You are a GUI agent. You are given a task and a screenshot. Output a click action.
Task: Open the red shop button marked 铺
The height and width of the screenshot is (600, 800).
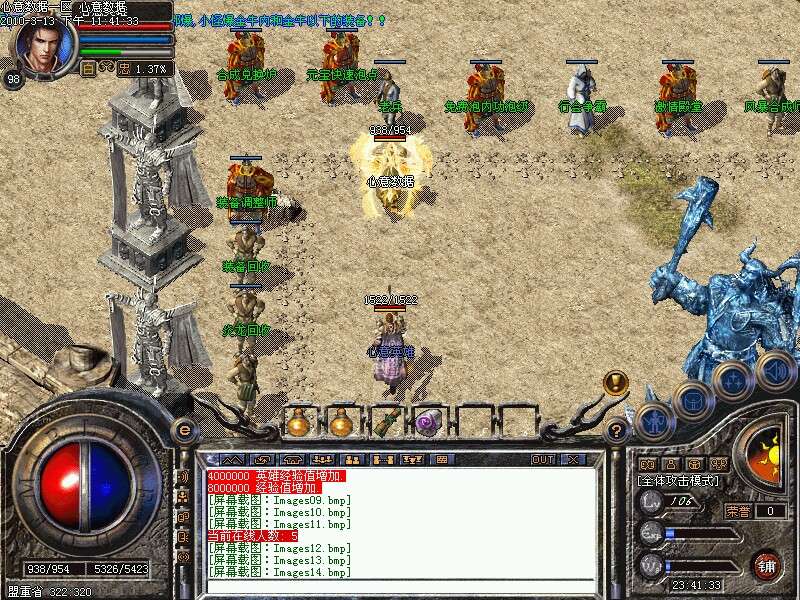pos(767,564)
